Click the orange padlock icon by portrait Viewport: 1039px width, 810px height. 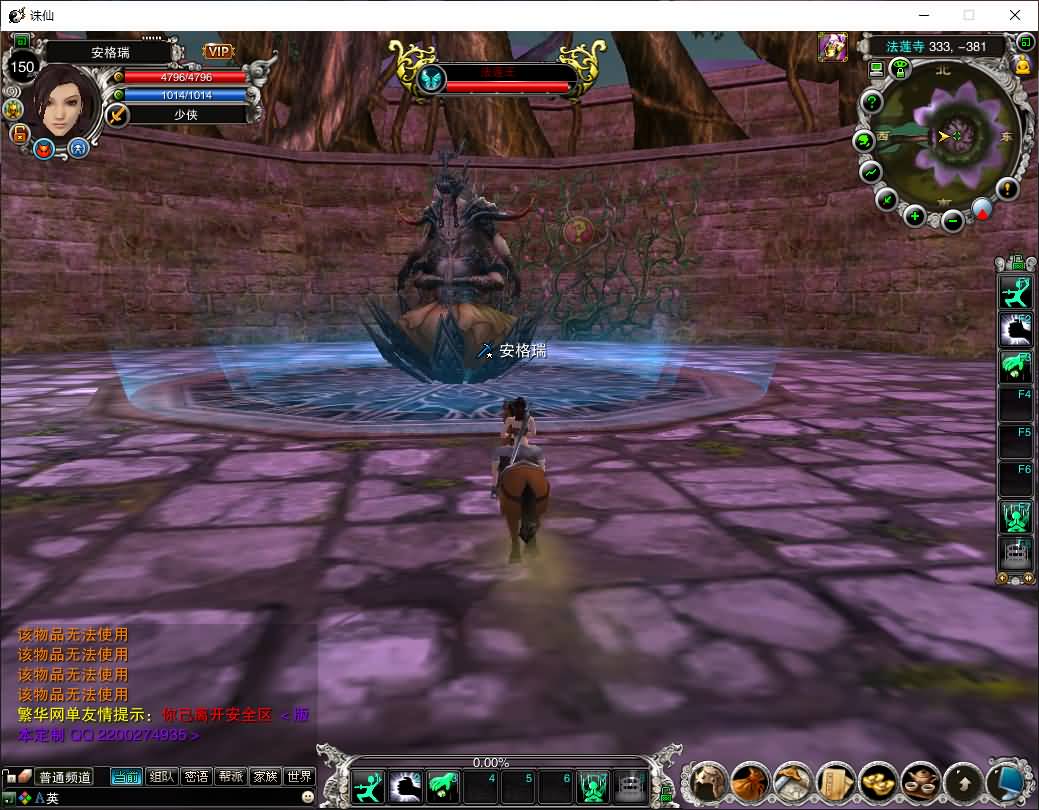18,133
